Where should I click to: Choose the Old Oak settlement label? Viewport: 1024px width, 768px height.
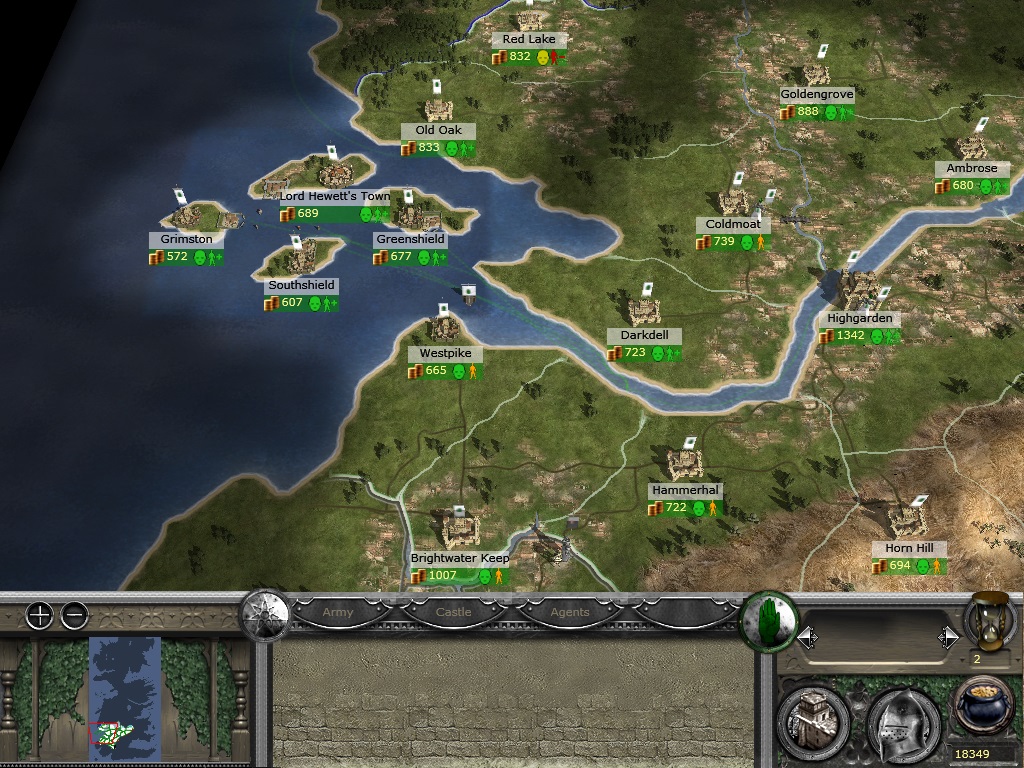click(439, 131)
